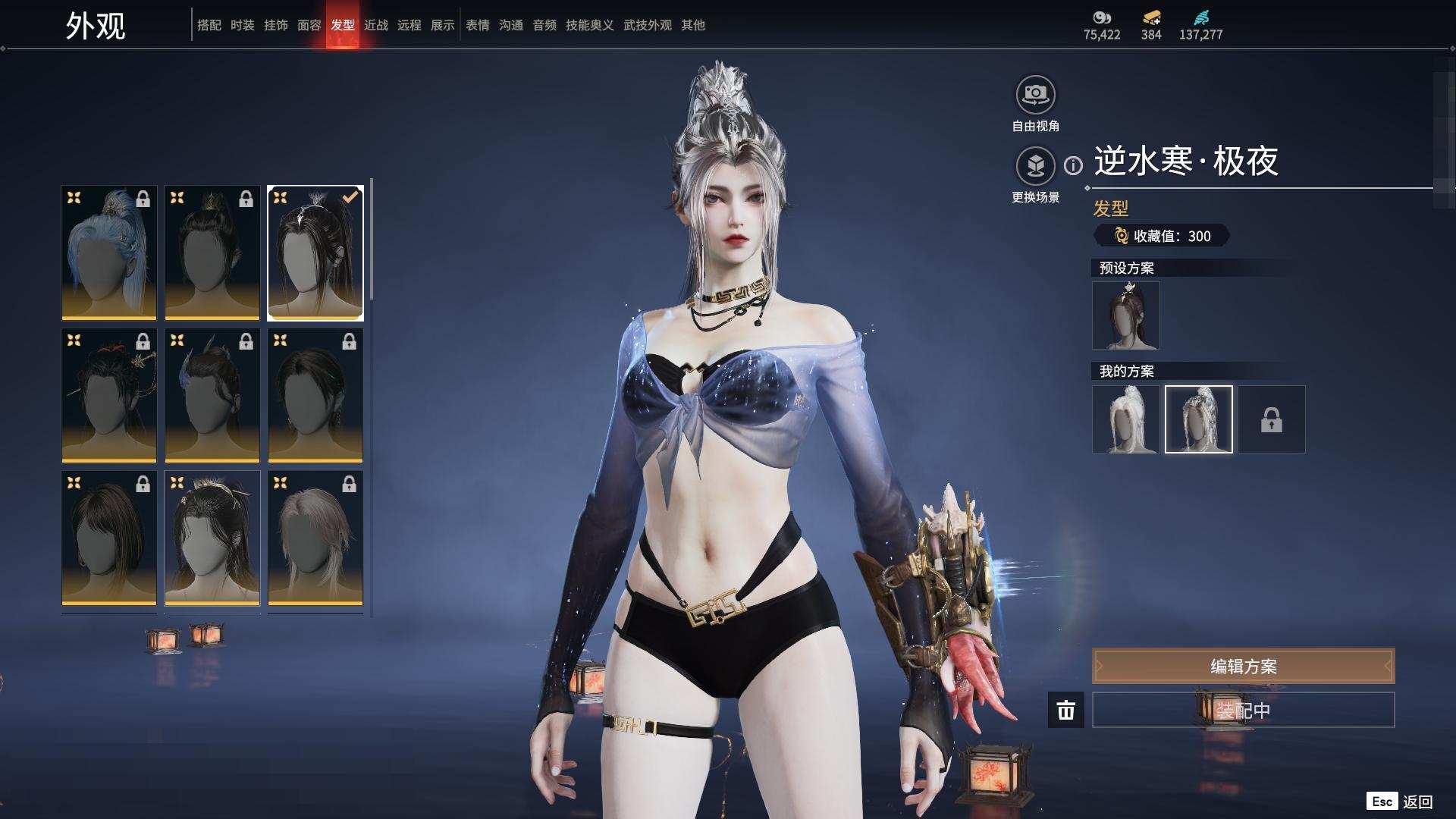Switch to the 搭配 tab
The image size is (1456, 819).
point(209,25)
